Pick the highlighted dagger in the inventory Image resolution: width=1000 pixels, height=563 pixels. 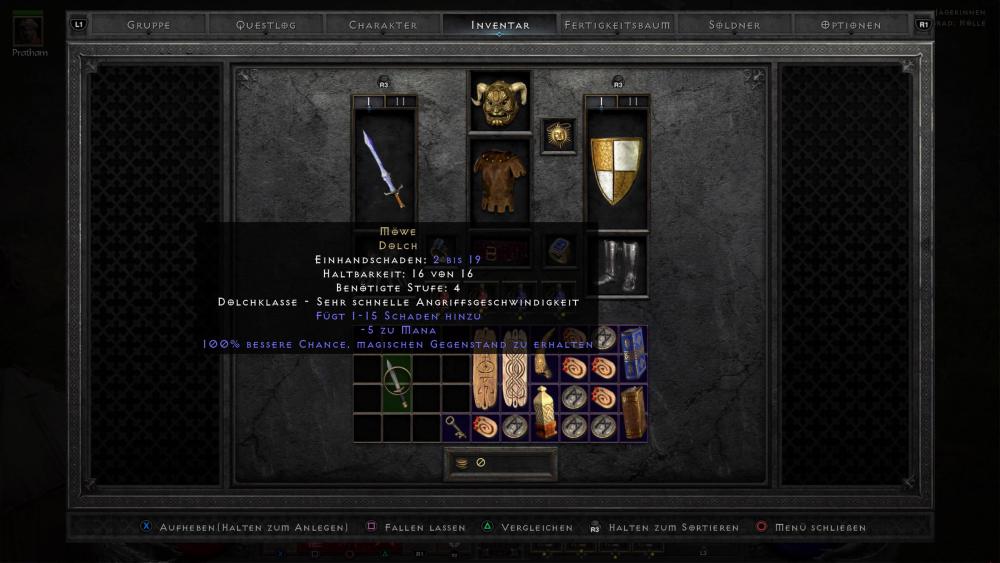[x=398, y=383]
